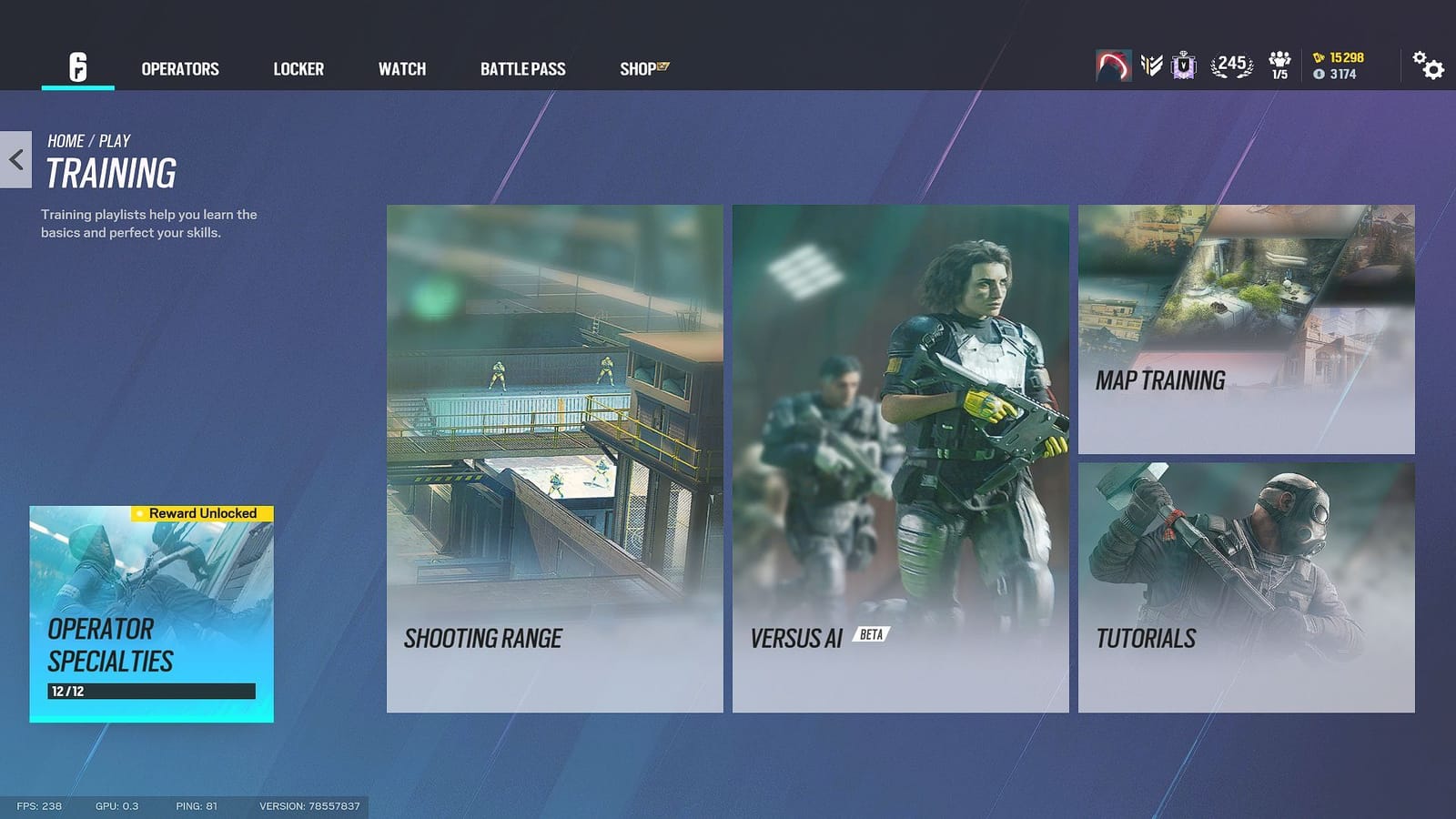Viewport: 1456px width, 819px height.
Task: Open the WATCH menu item
Action: pyautogui.click(x=401, y=68)
